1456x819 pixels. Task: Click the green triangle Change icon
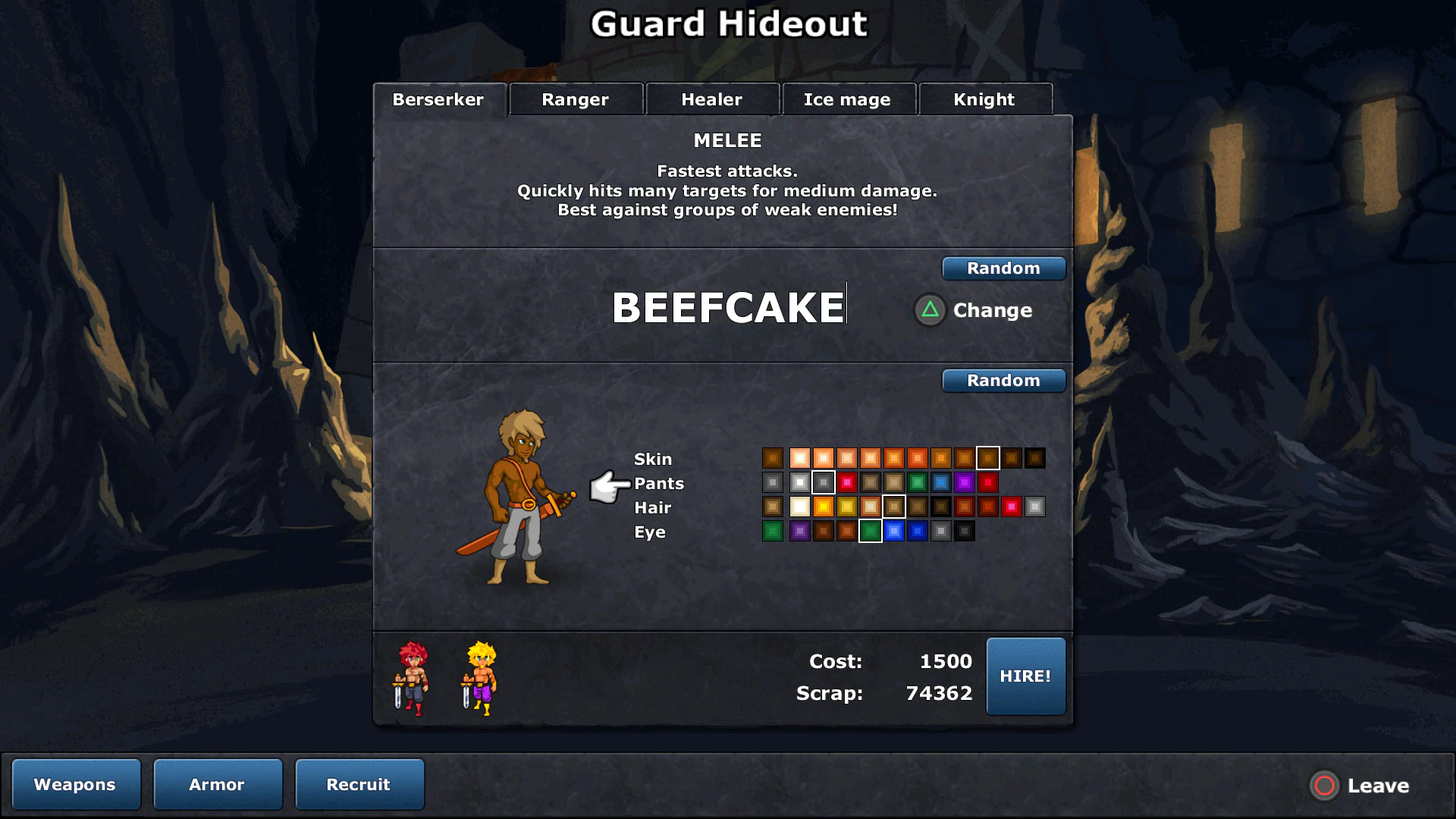[929, 310]
